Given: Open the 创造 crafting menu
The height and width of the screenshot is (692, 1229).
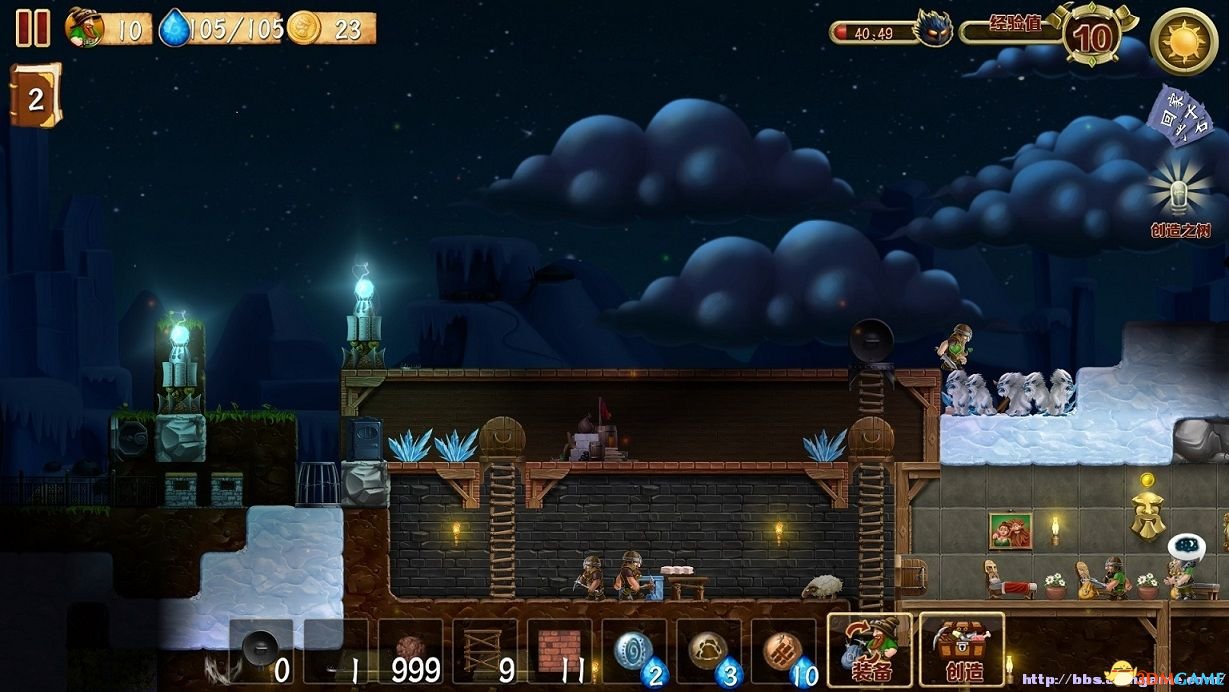Looking at the screenshot, I should 961,649.
